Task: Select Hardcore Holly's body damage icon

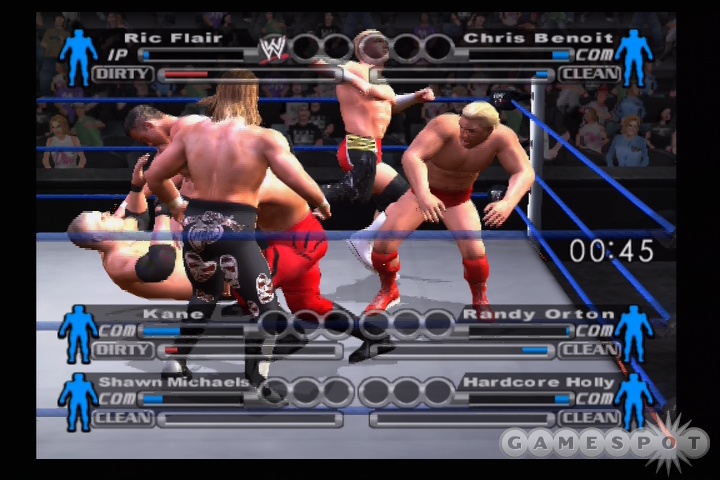Action: tap(633, 400)
